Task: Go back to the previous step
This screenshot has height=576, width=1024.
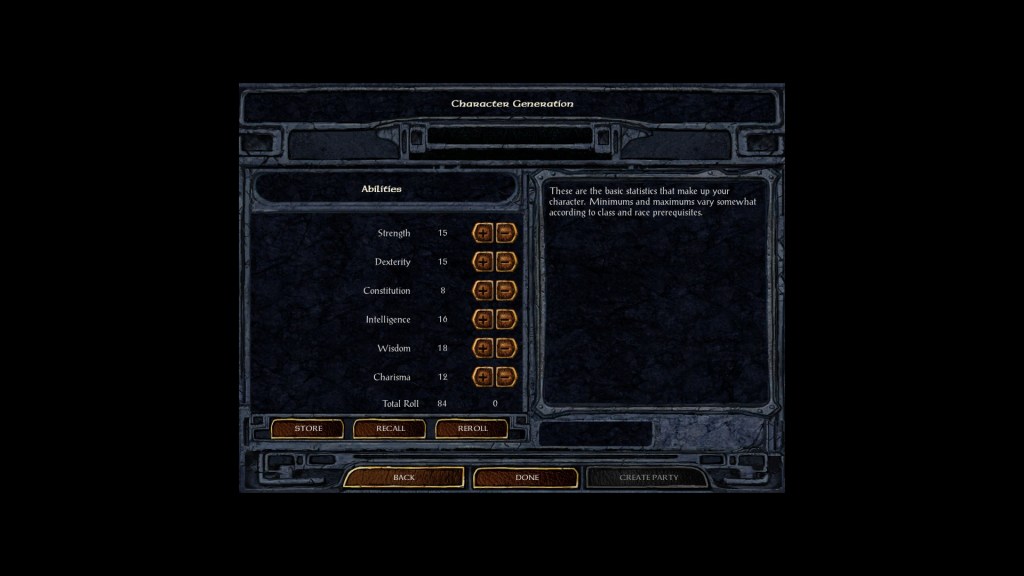Action: (x=404, y=478)
